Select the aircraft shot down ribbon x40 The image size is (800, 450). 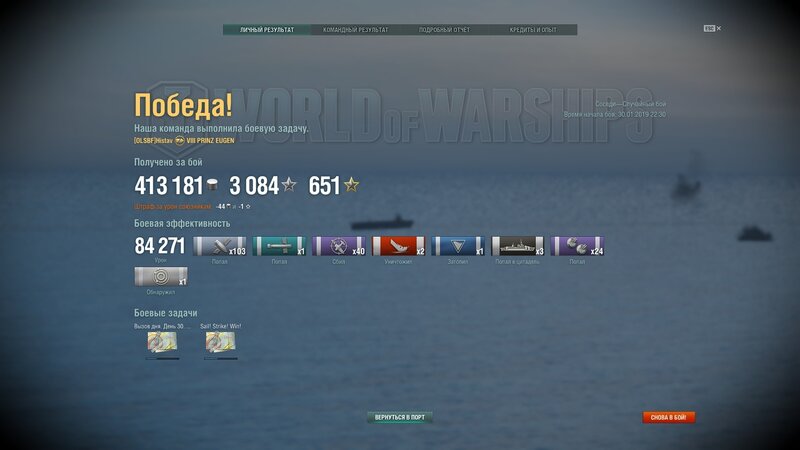point(339,247)
